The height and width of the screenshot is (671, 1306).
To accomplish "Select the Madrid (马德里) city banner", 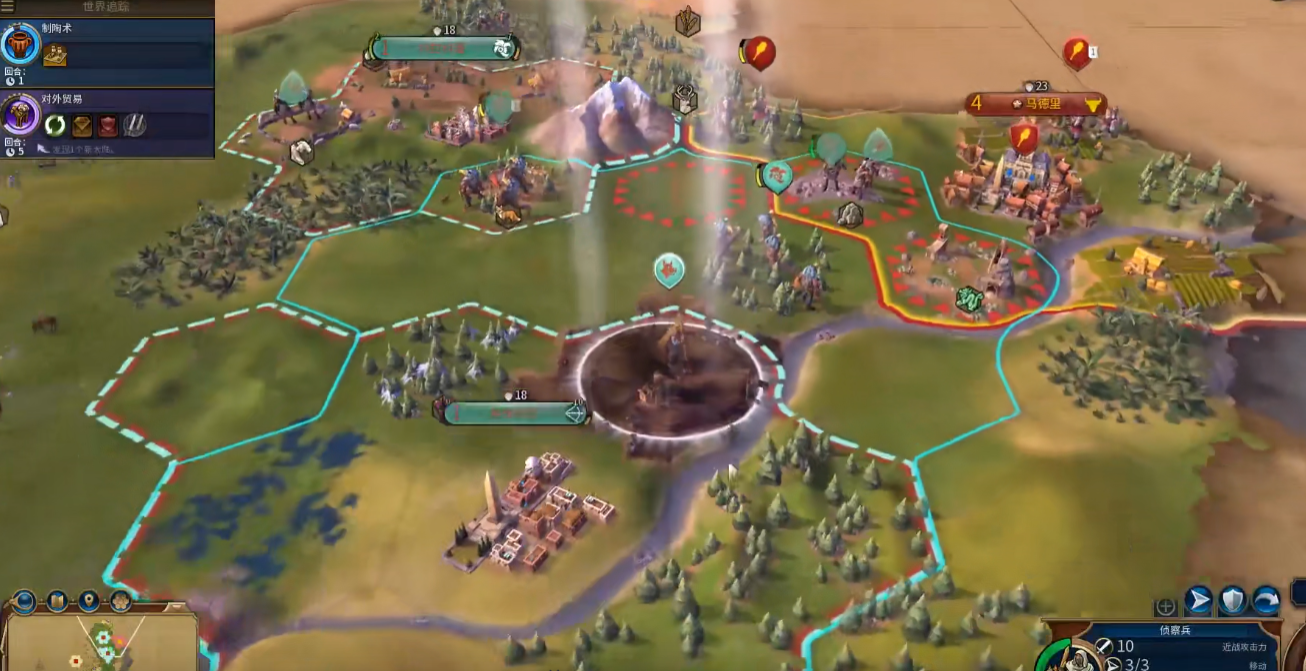I will 1036,103.
